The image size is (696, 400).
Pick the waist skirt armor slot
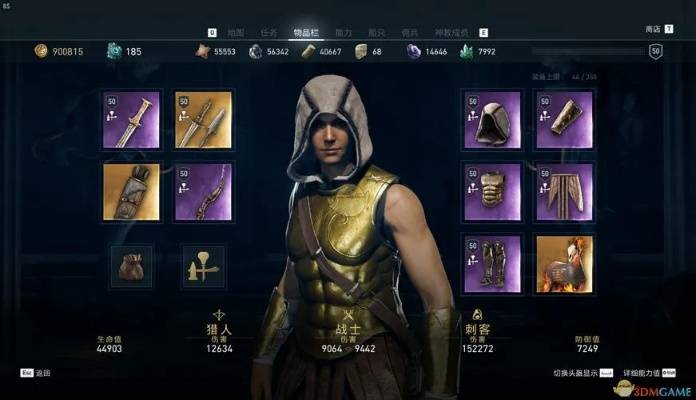(563, 192)
